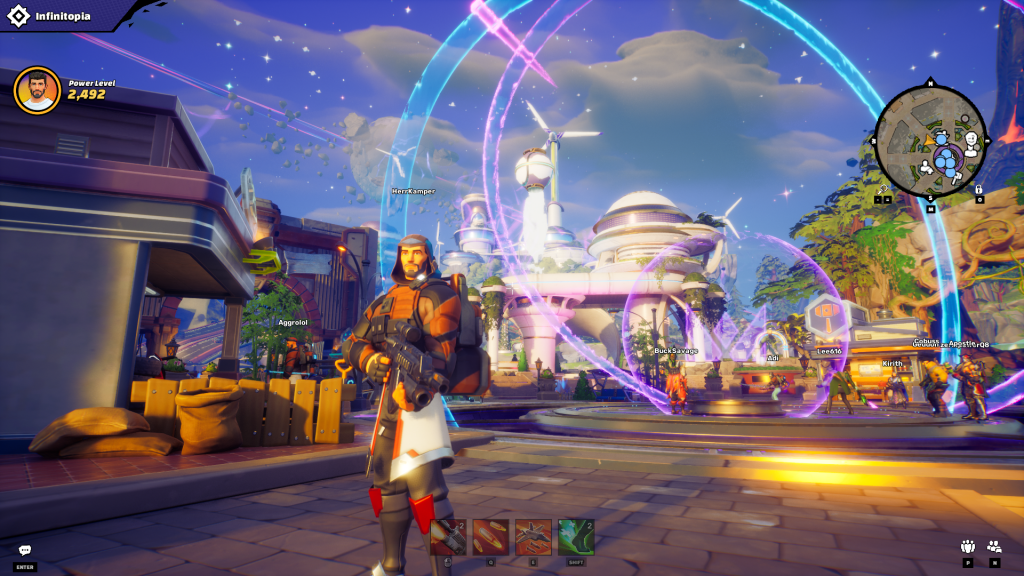Screen dimensions: 1024x576
Task: Click the magnifier zoom icon under minimap
Action: (x=883, y=188)
